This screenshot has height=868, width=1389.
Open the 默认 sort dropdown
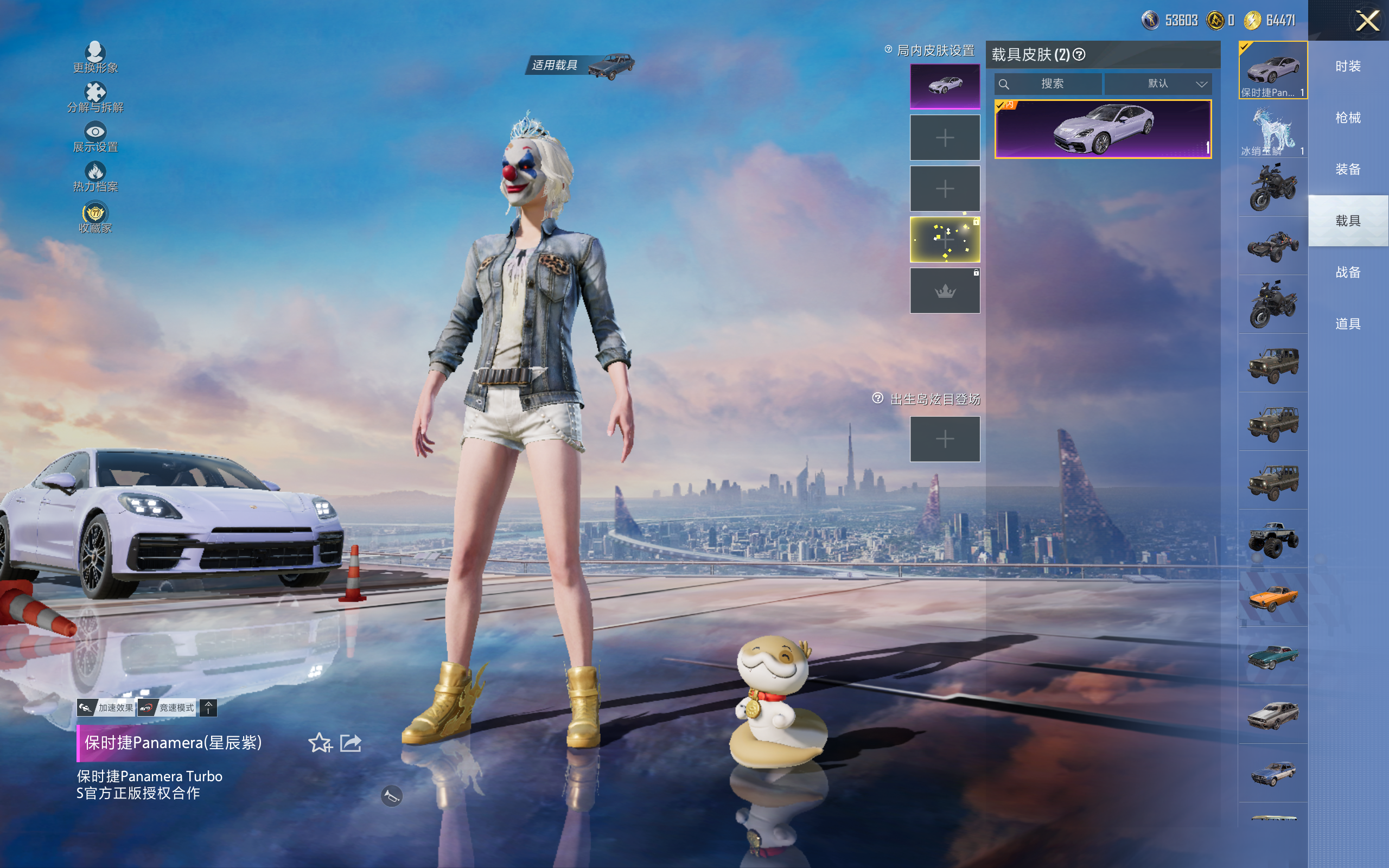pyautogui.click(x=1158, y=84)
